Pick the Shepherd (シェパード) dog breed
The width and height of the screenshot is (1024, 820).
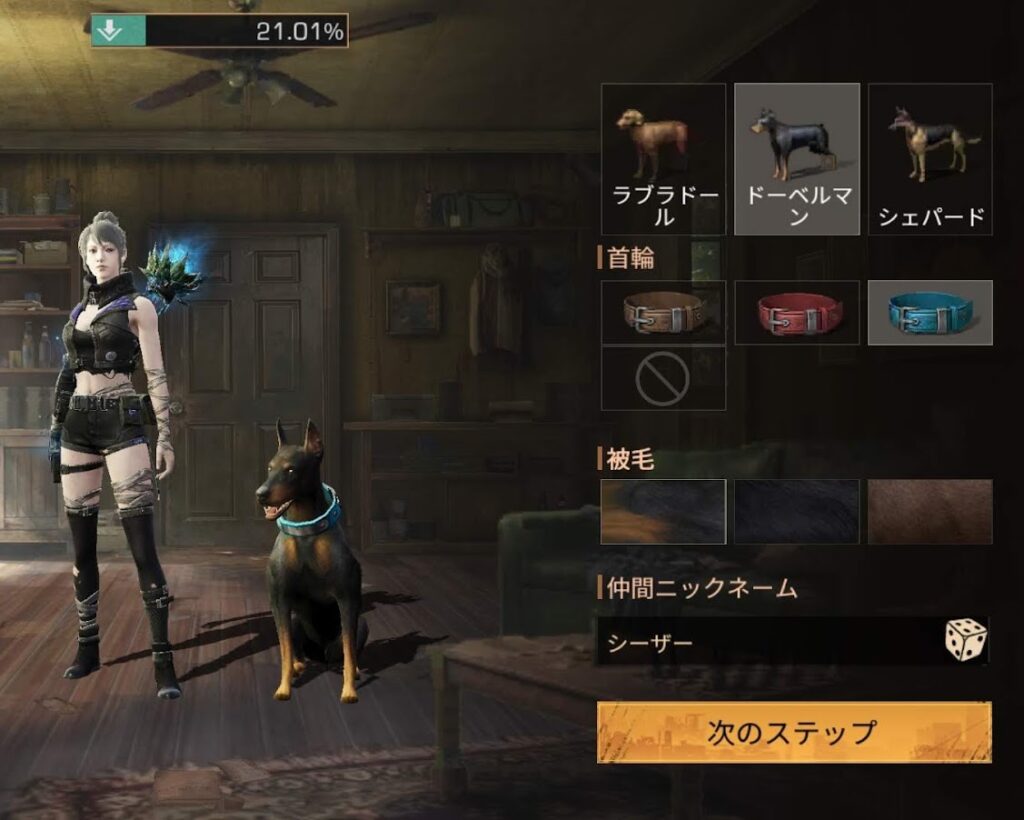[x=930, y=159]
